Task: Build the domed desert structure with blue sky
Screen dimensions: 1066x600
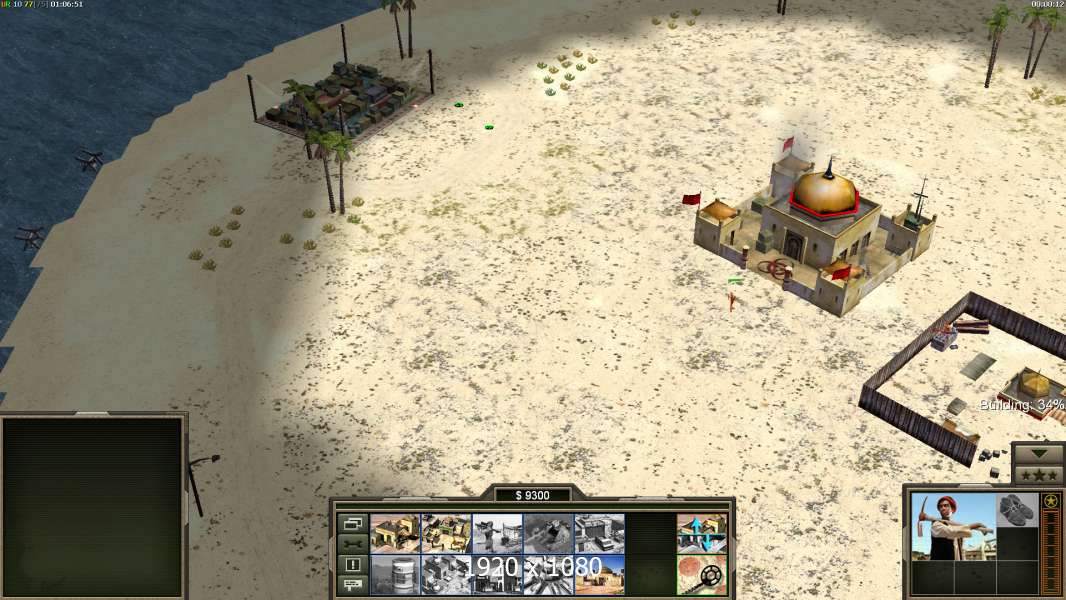Action: point(599,575)
